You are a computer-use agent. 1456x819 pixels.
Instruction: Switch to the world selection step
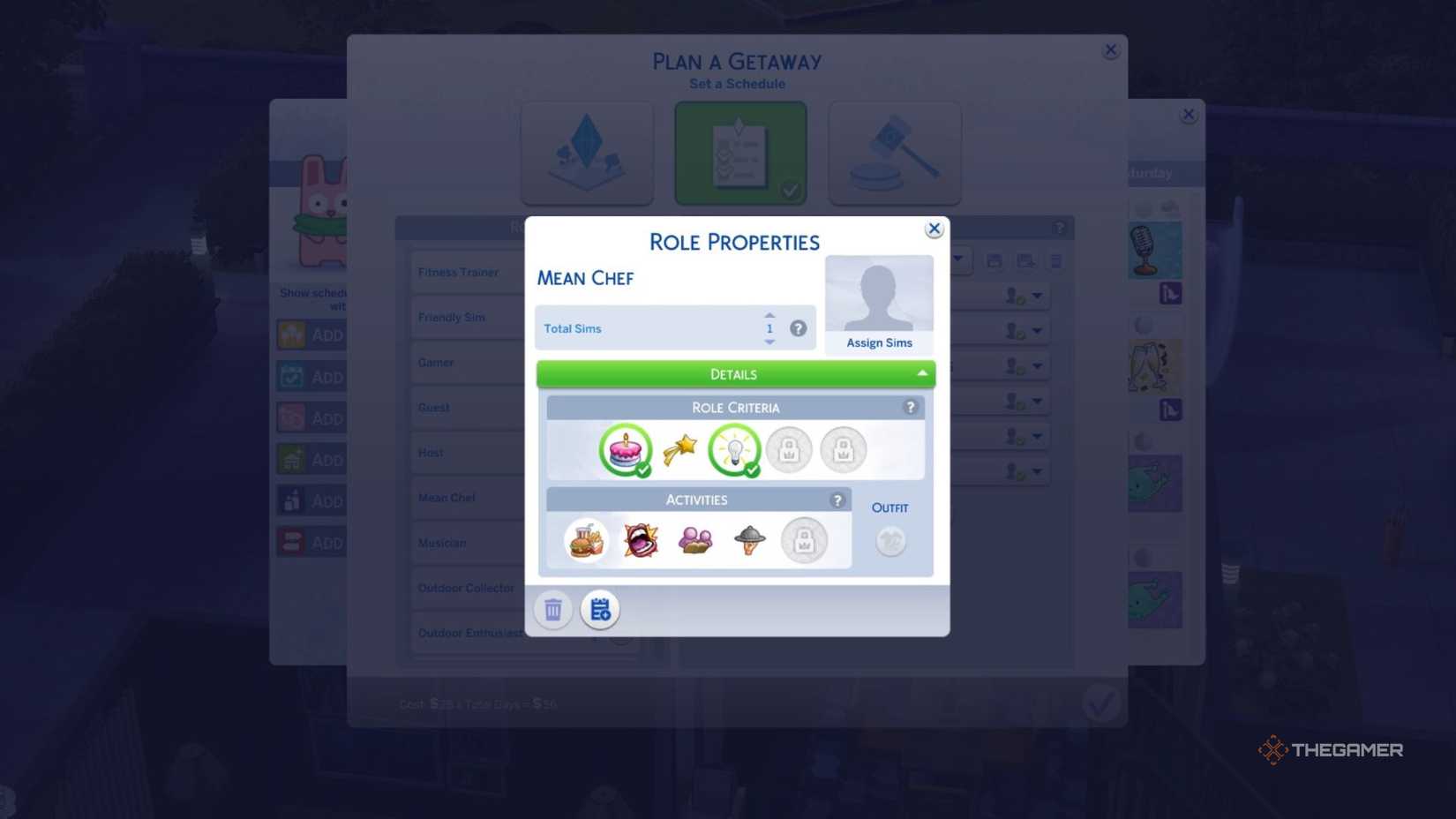587,152
